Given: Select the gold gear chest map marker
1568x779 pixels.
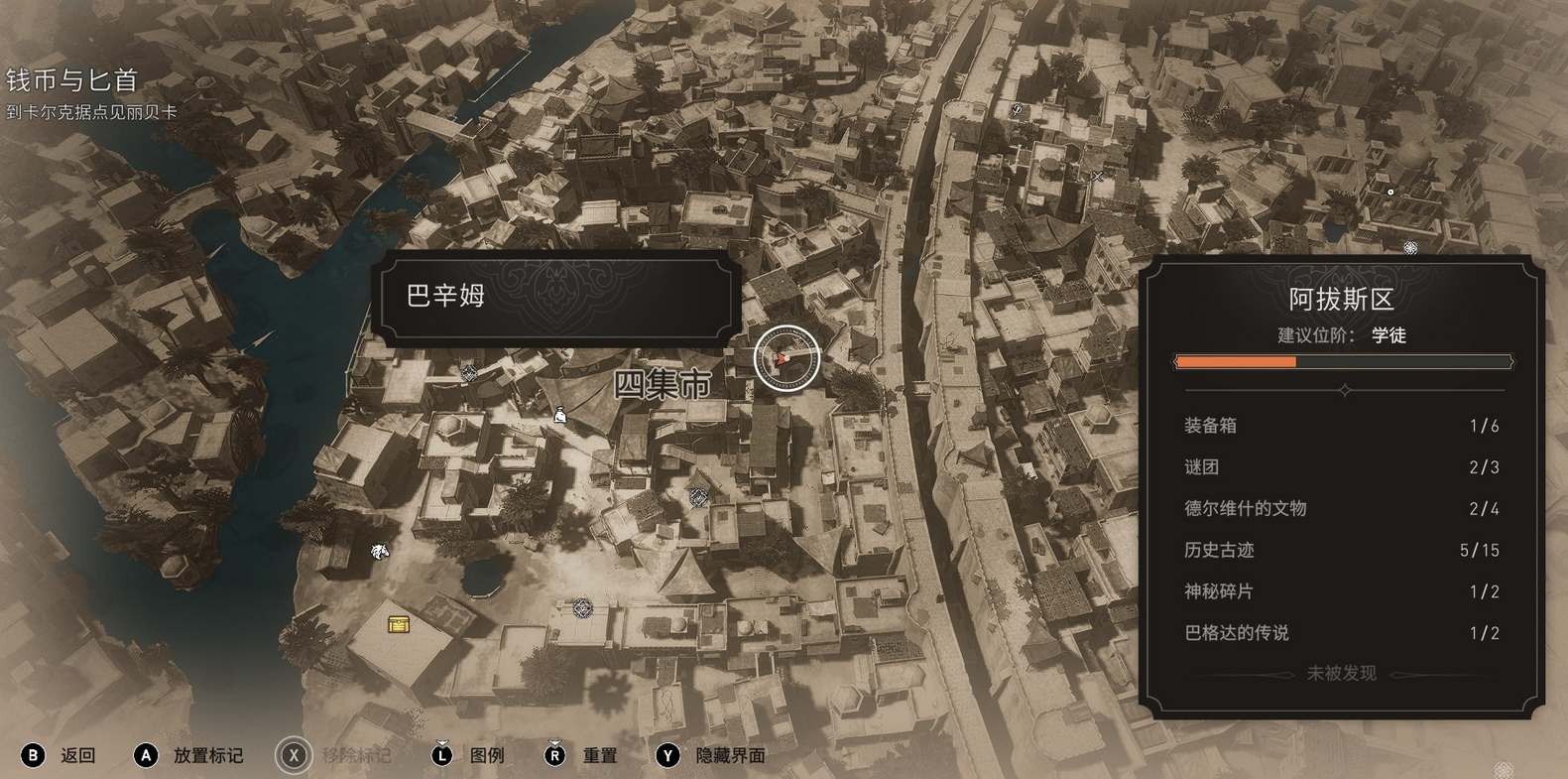Looking at the screenshot, I should point(399,623).
